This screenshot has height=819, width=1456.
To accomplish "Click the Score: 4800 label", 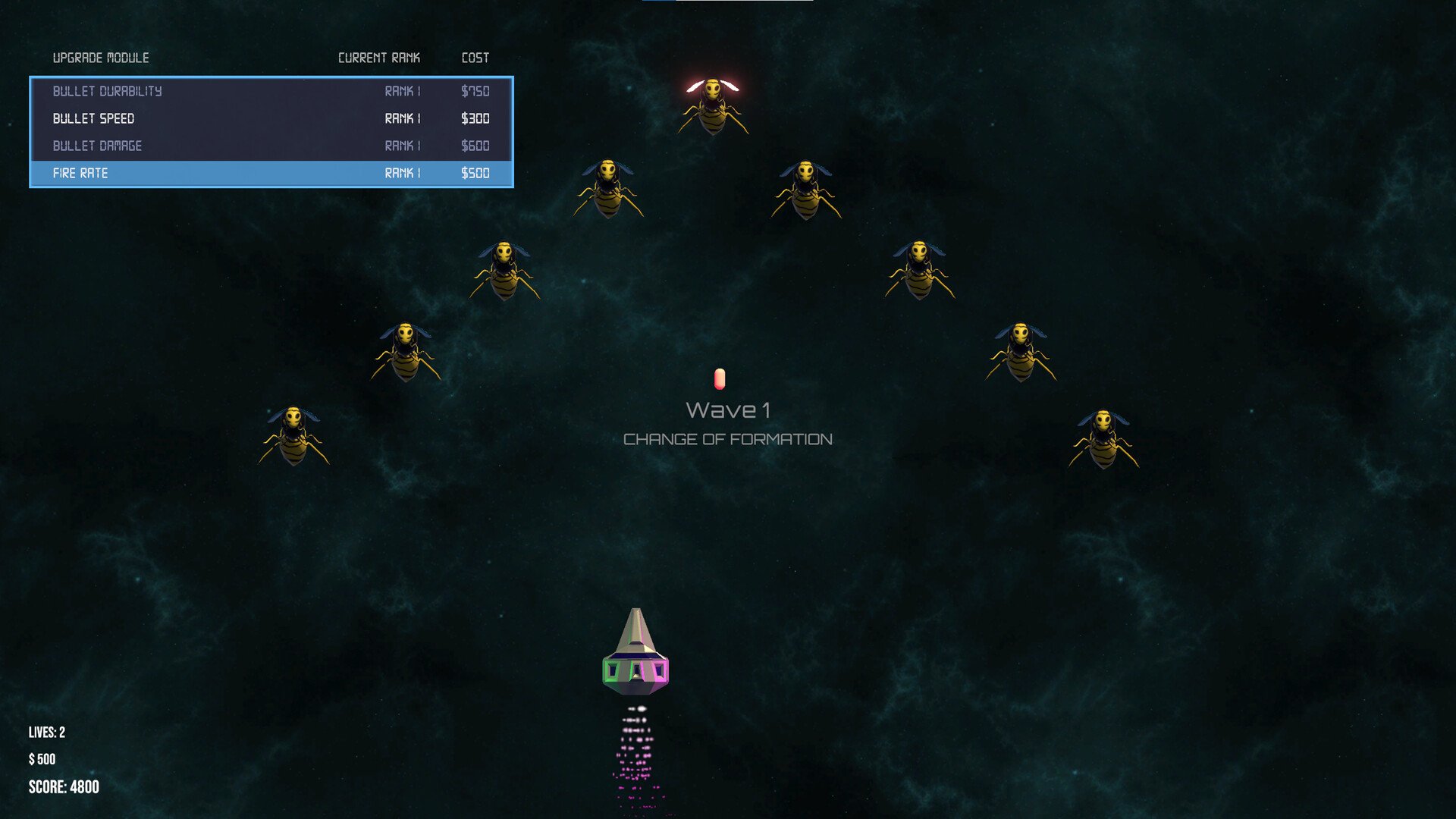I will tap(63, 786).
